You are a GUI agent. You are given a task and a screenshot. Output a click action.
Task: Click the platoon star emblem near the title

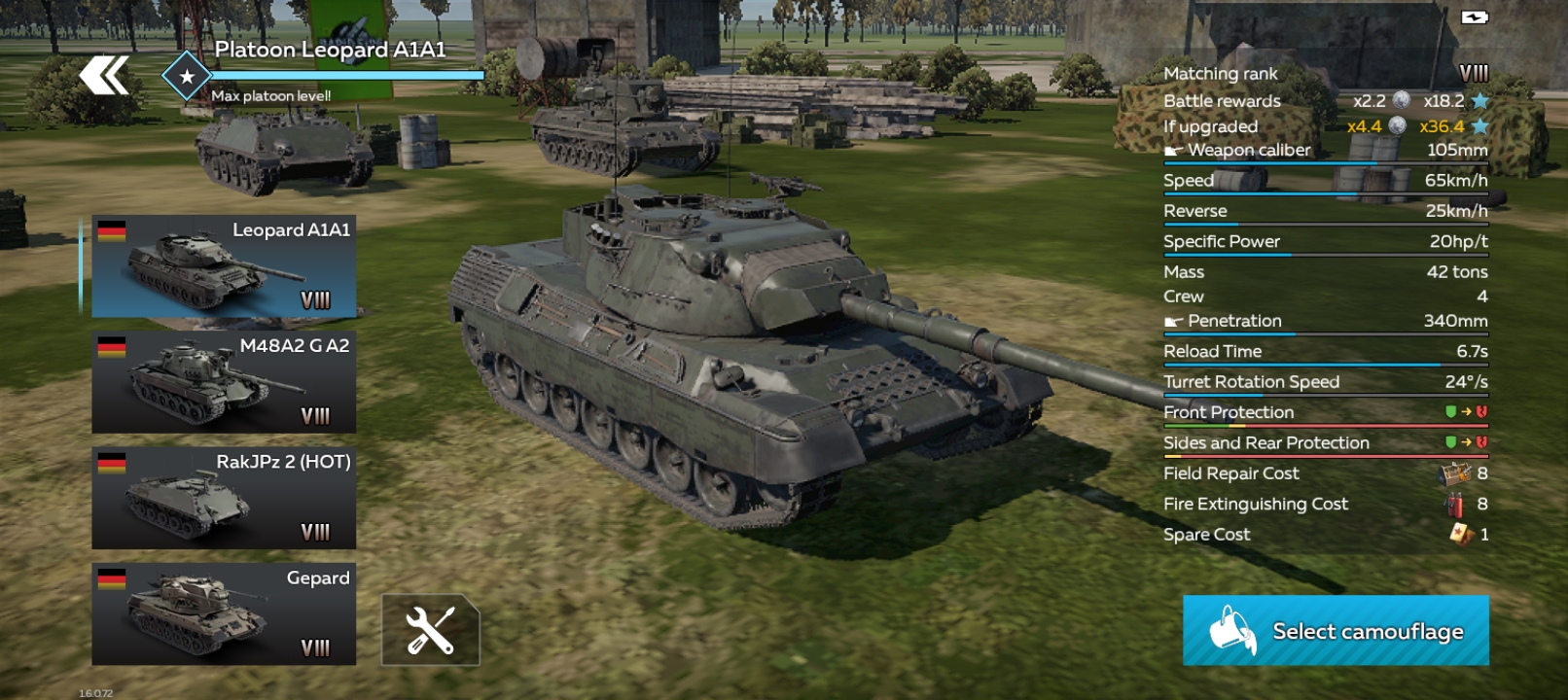[185, 74]
